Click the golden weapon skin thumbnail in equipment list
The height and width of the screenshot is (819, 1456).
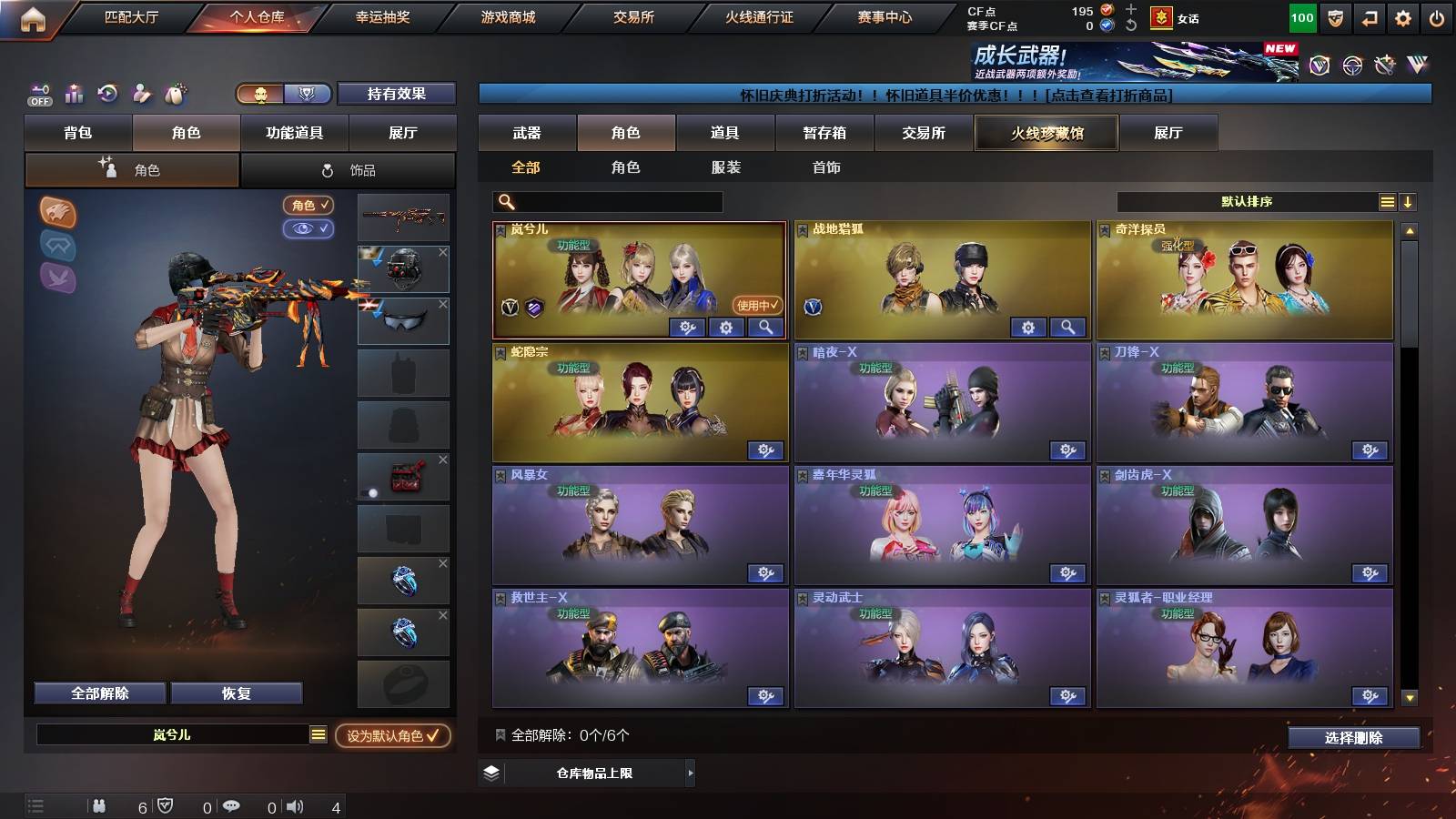tap(403, 217)
